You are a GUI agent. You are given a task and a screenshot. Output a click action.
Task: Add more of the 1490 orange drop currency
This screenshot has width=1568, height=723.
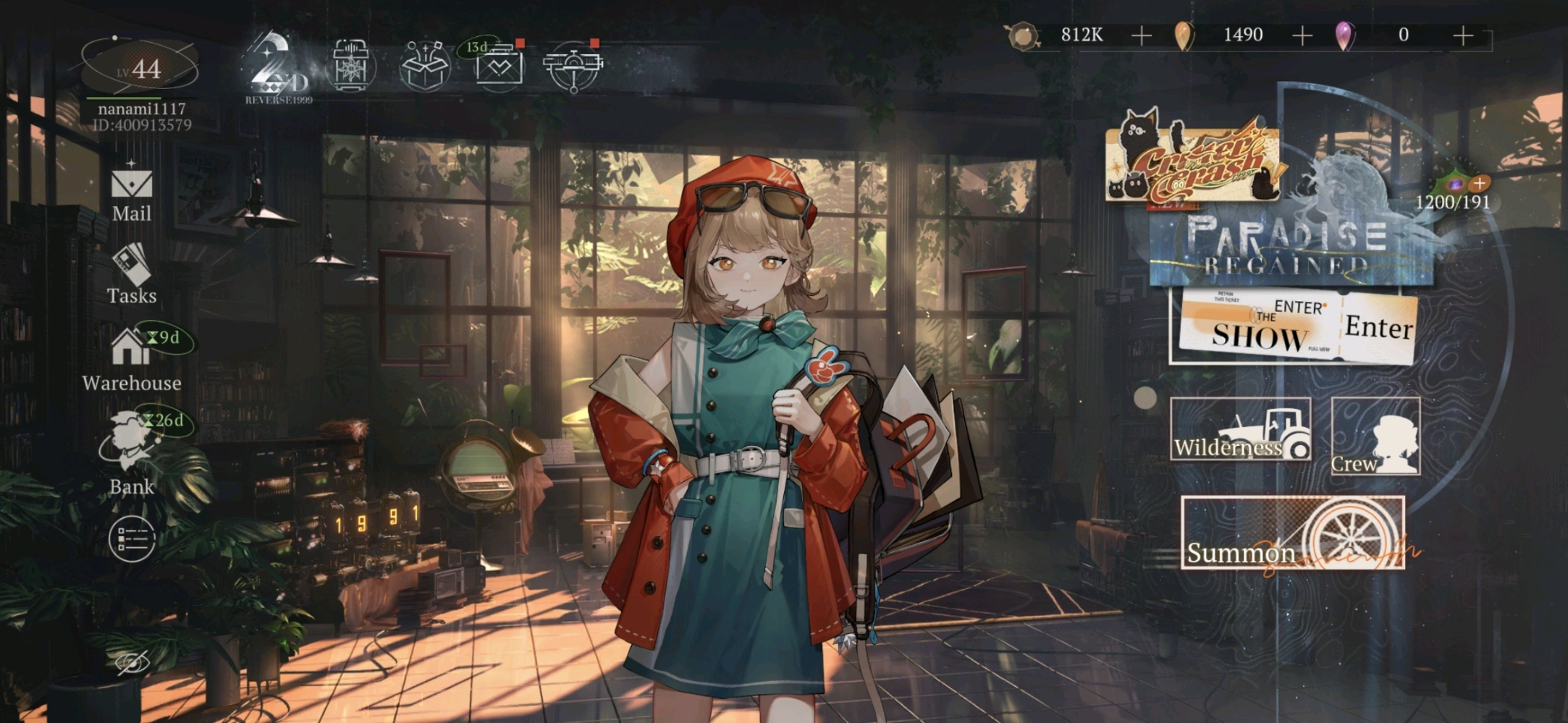[x=1302, y=35]
